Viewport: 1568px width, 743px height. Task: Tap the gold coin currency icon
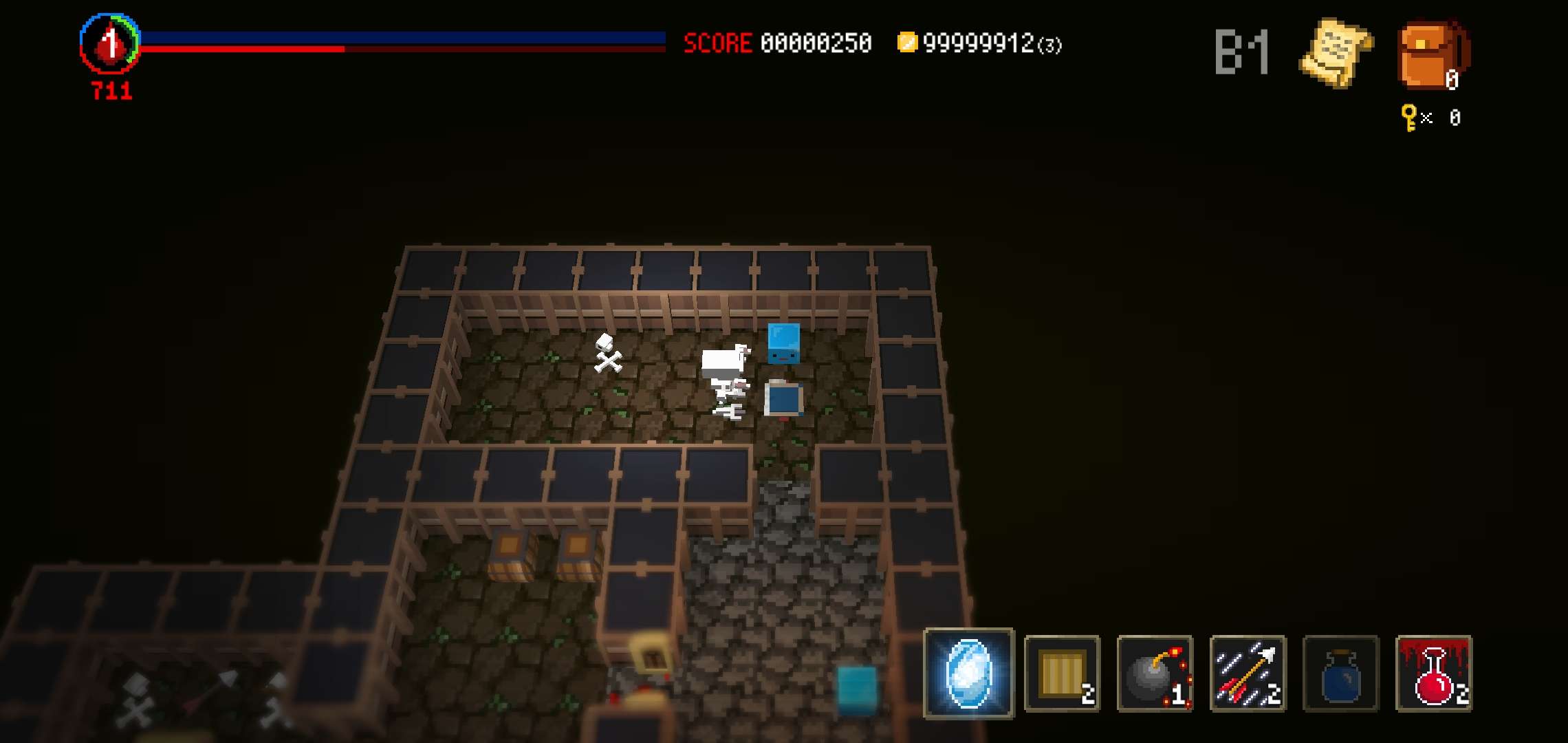(909, 43)
